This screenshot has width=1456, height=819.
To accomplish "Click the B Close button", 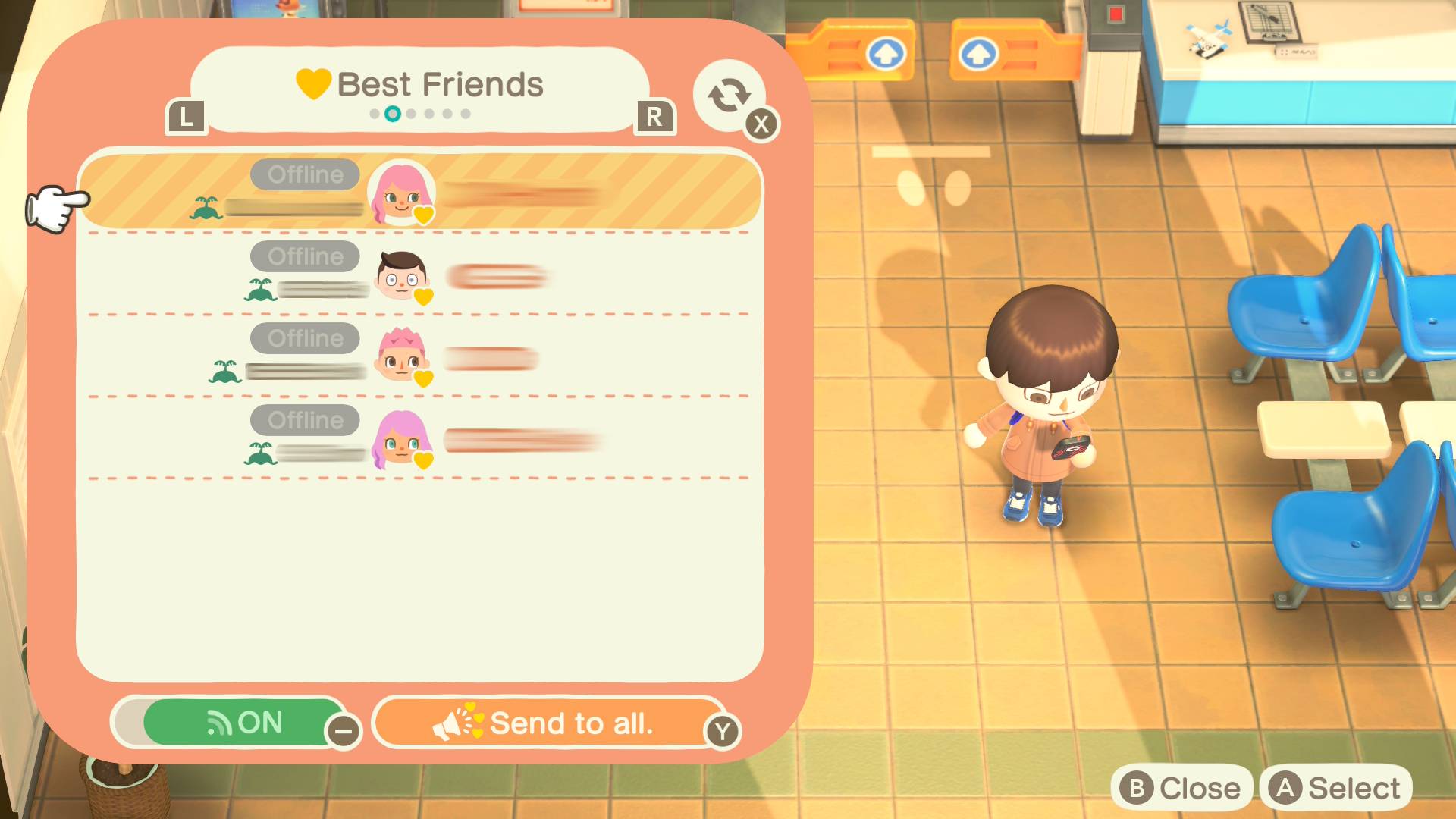I will 1183,787.
